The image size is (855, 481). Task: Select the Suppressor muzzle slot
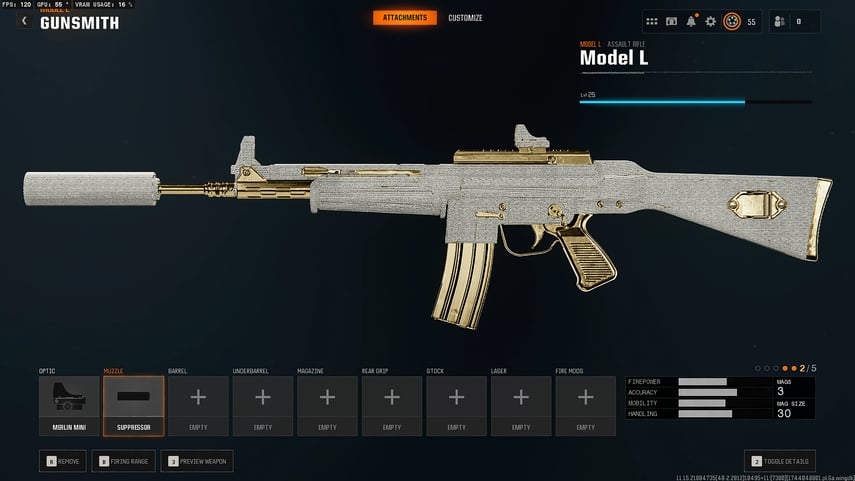tap(133, 405)
